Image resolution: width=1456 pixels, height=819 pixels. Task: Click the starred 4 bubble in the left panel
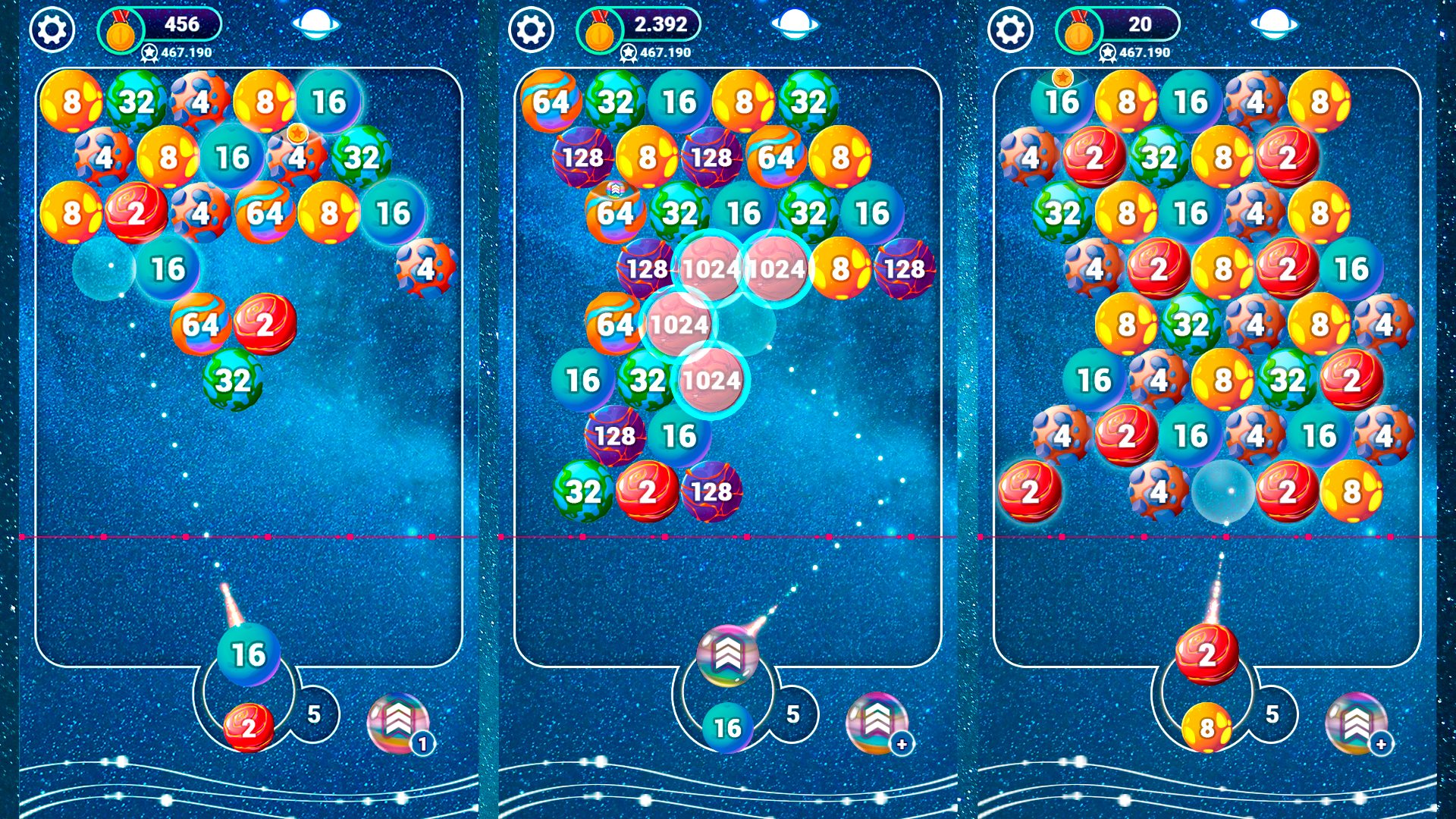coord(296,159)
